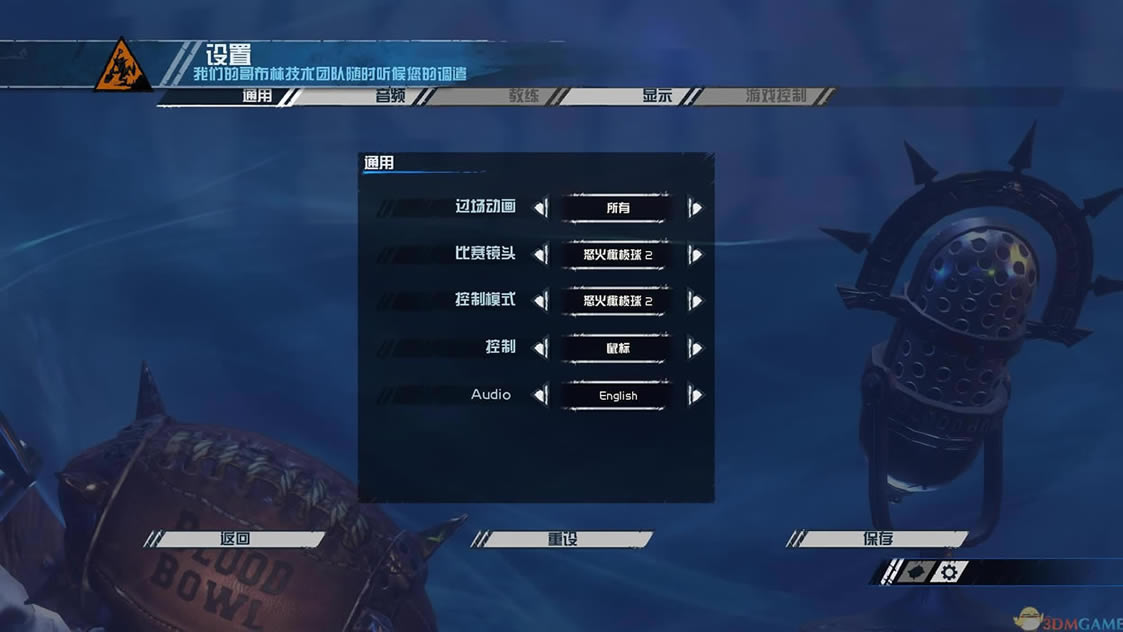Click the right arrow beside 鼠标 value

point(695,348)
